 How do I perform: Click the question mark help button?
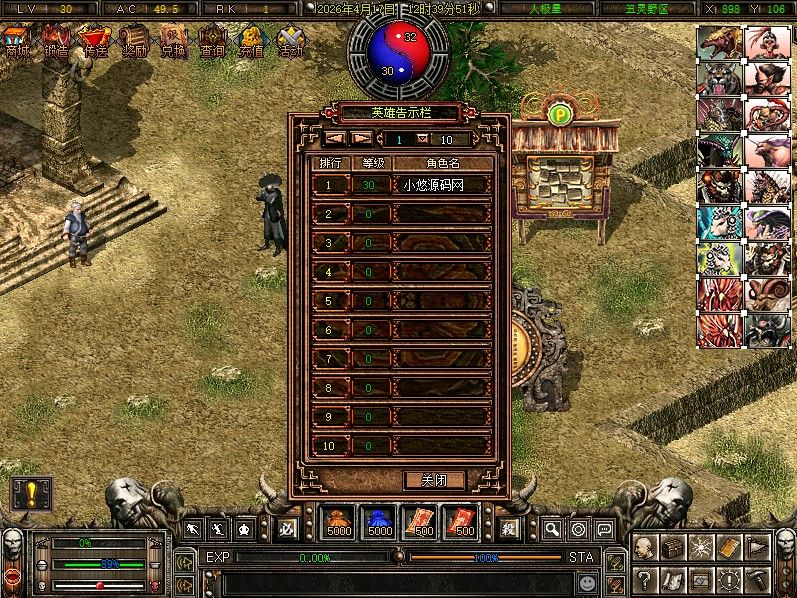point(646,578)
